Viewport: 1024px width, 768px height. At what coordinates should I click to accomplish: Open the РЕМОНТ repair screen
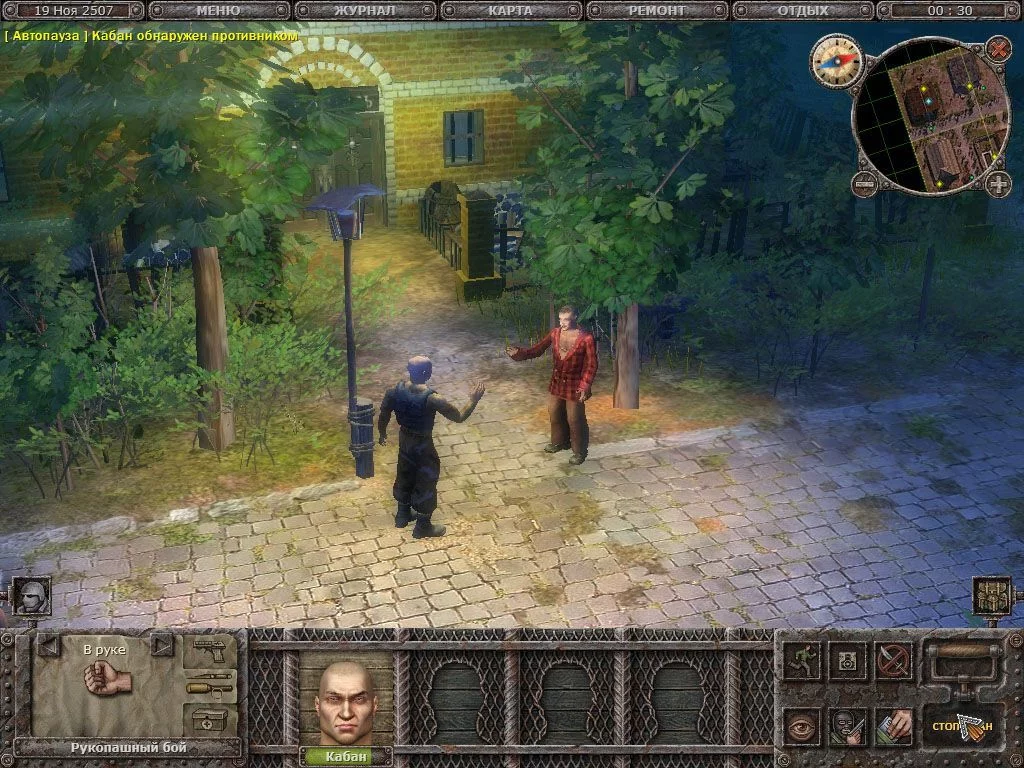pyautogui.click(x=657, y=11)
